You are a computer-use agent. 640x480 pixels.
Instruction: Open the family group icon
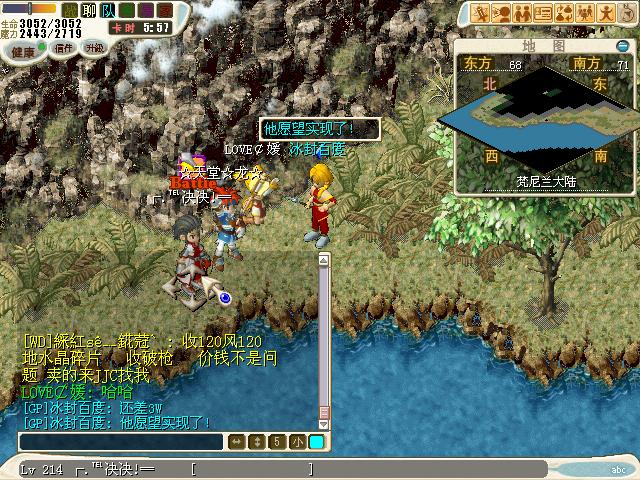click(585, 13)
